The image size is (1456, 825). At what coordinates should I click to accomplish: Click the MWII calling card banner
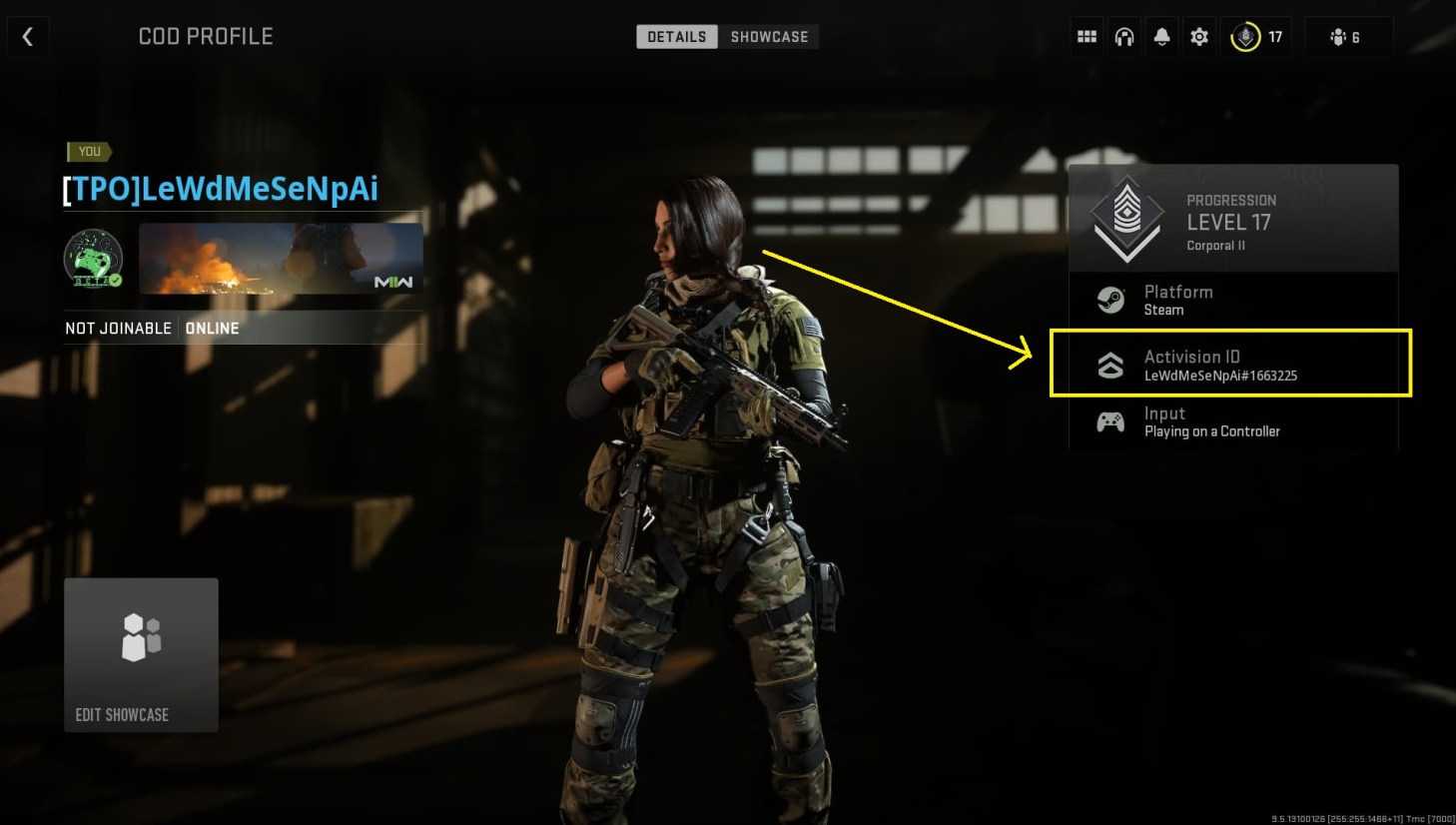280,260
